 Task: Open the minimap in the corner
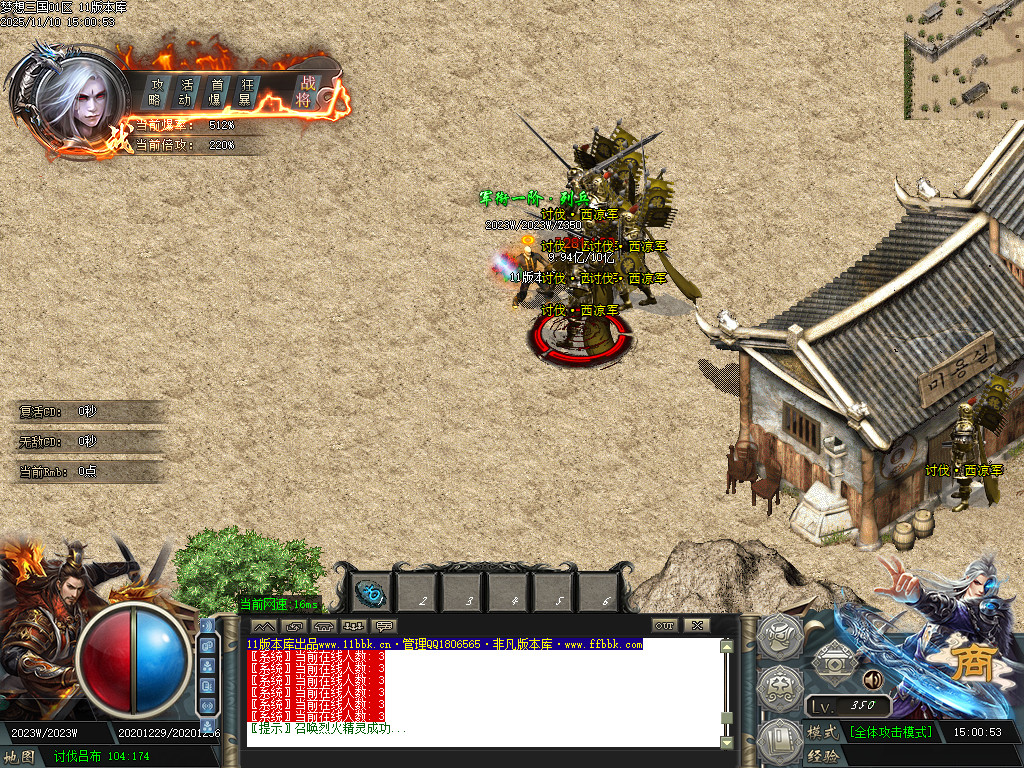click(963, 59)
